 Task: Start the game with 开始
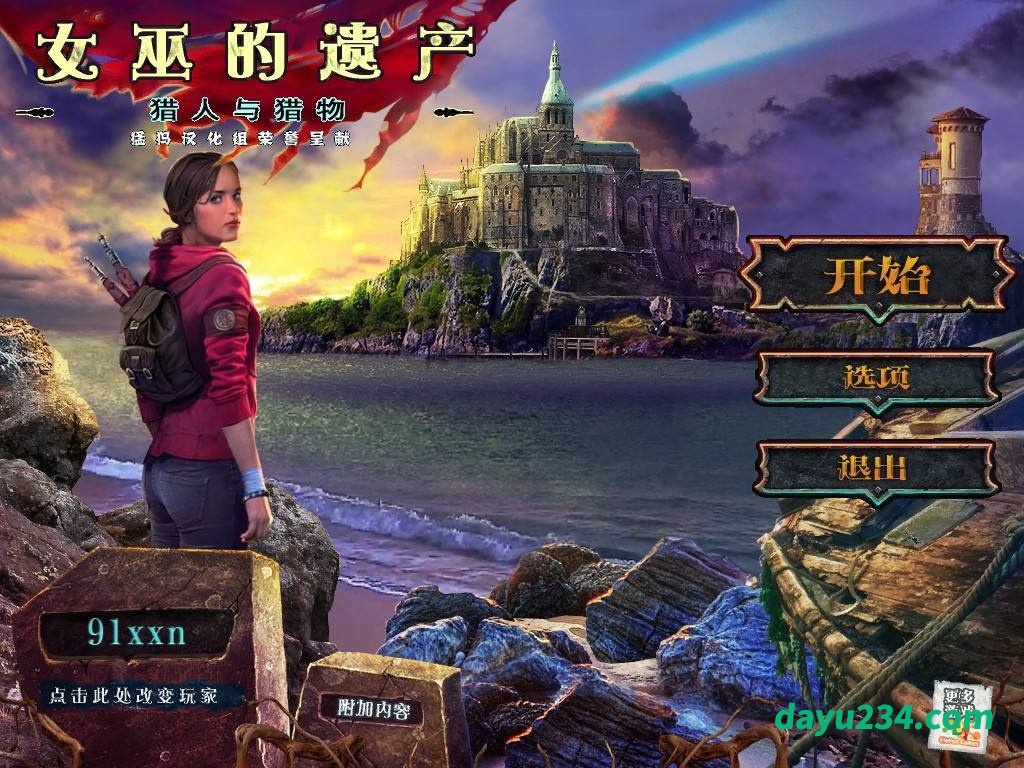[877, 276]
